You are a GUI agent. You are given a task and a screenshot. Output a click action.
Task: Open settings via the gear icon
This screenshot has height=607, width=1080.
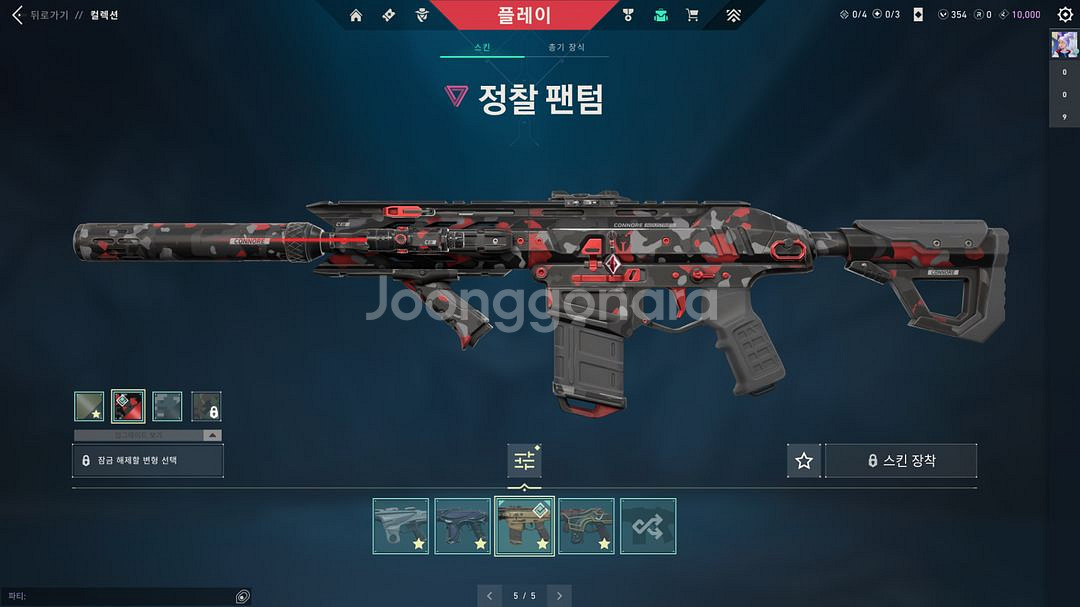click(x=1065, y=15)
